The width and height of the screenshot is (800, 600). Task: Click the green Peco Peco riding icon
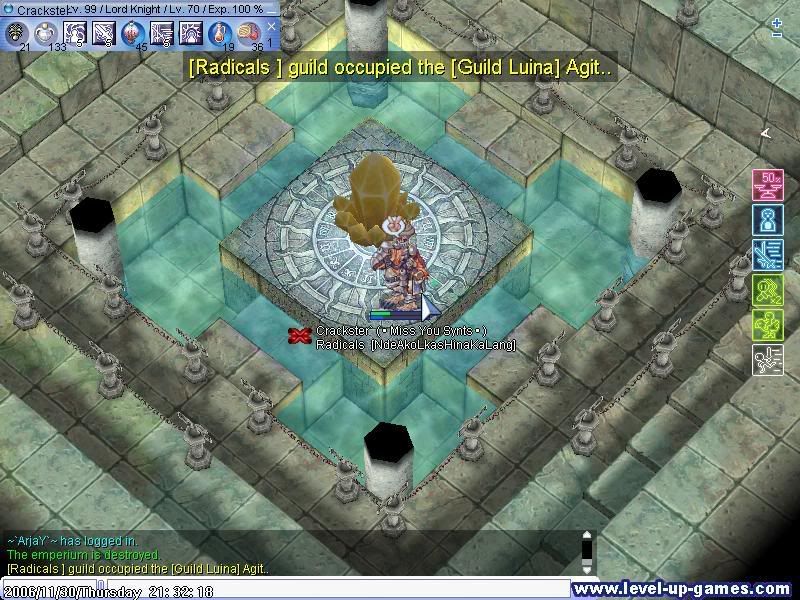[x=766, y=325]
